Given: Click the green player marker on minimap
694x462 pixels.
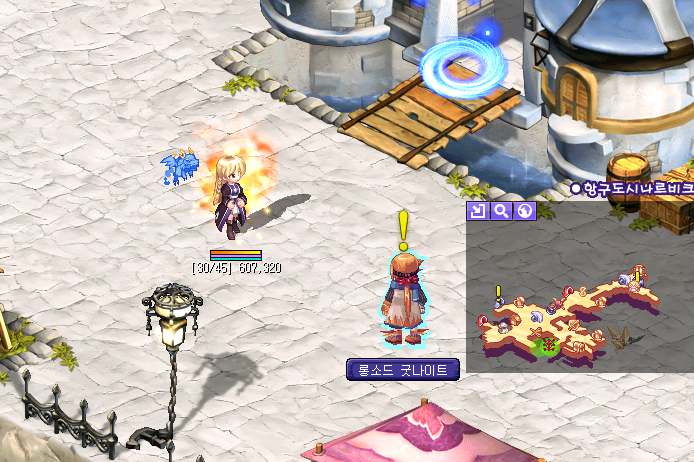Looking at the screenshot, I should 546,346.
